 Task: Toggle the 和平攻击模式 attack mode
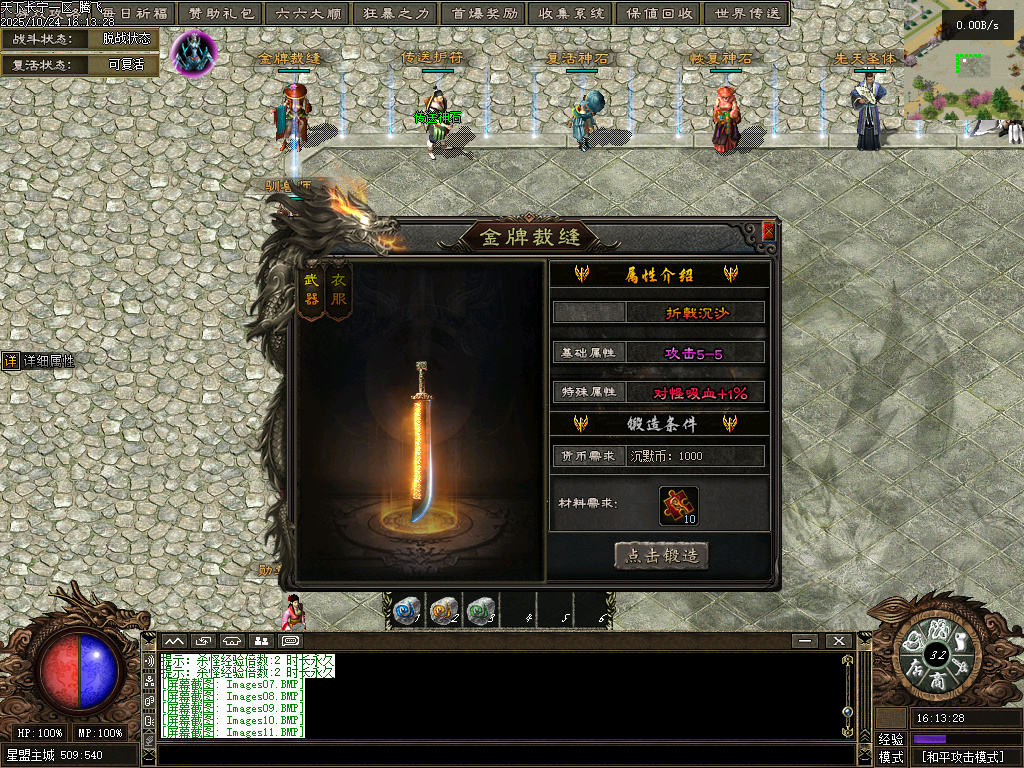point(962,757)
